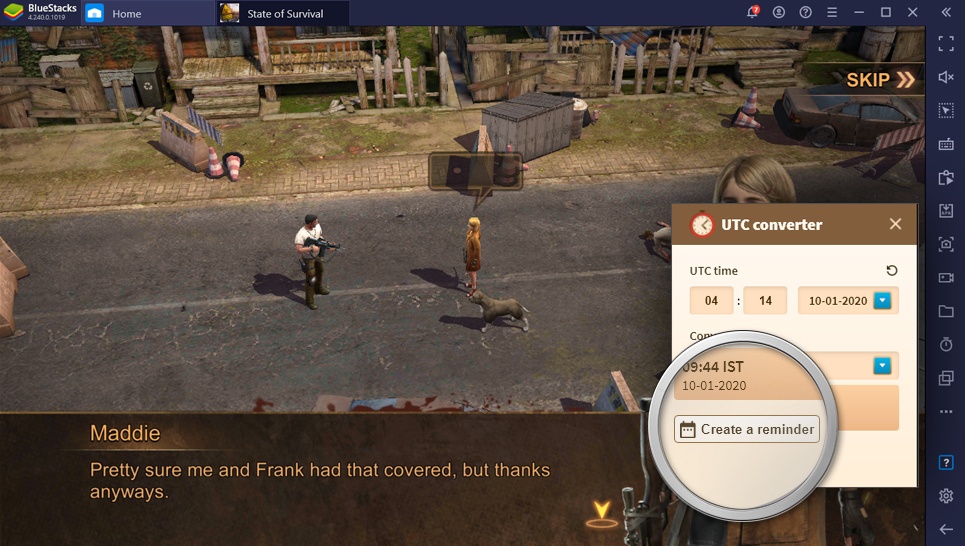965x546 pixels.
Task: Open the UTC date dropdown
Action: [x=882, y=300]
